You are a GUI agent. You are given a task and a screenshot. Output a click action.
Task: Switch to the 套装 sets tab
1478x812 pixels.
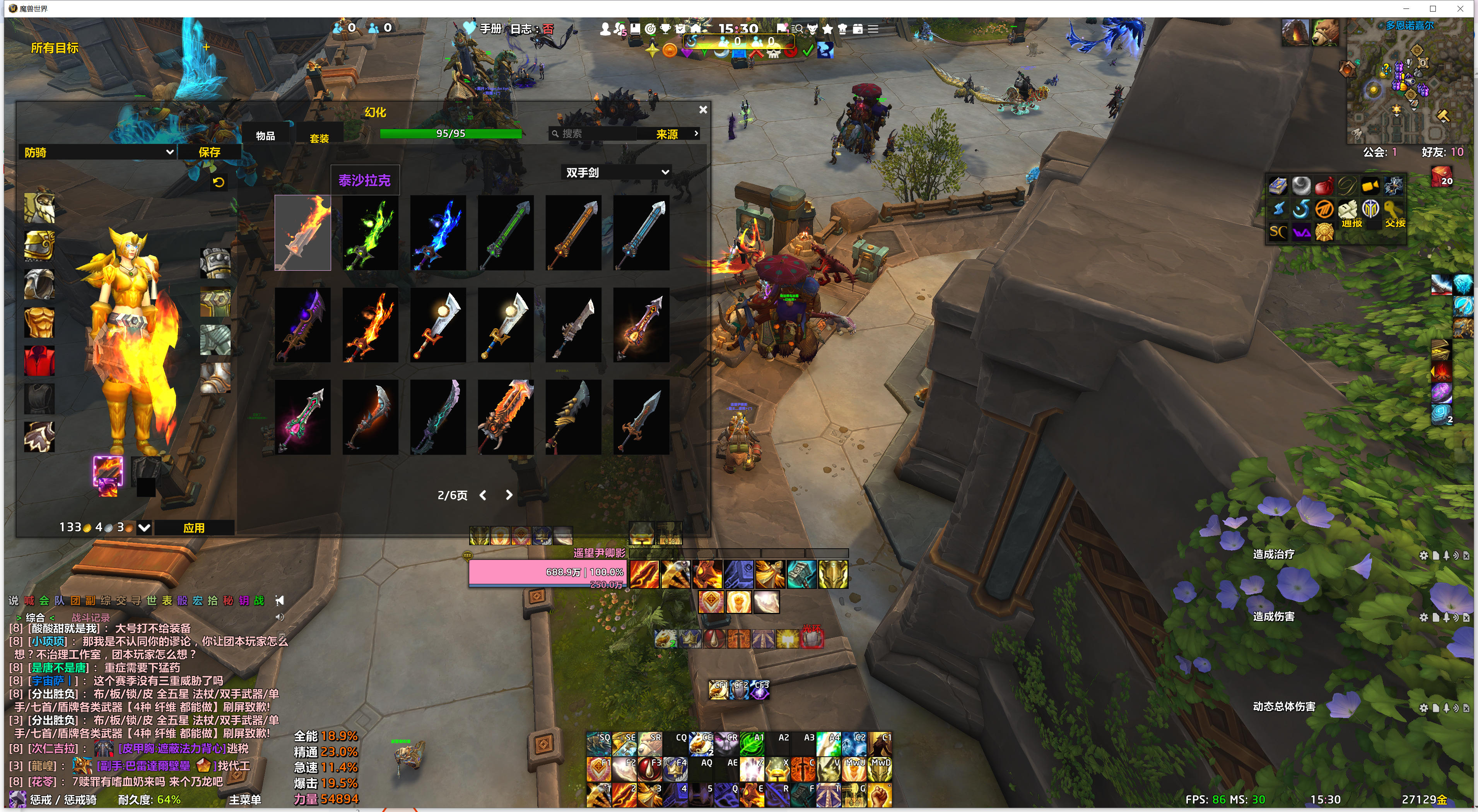(x=319, y=138)
